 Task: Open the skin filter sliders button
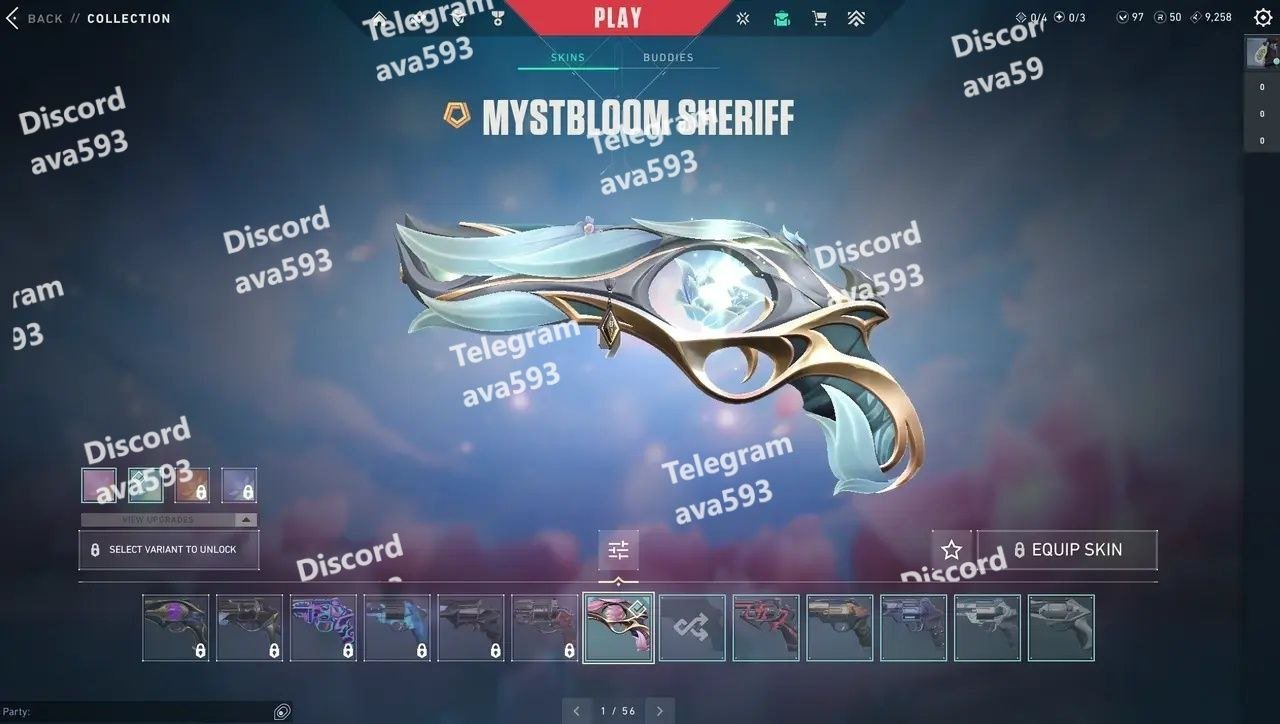(618, 550)
